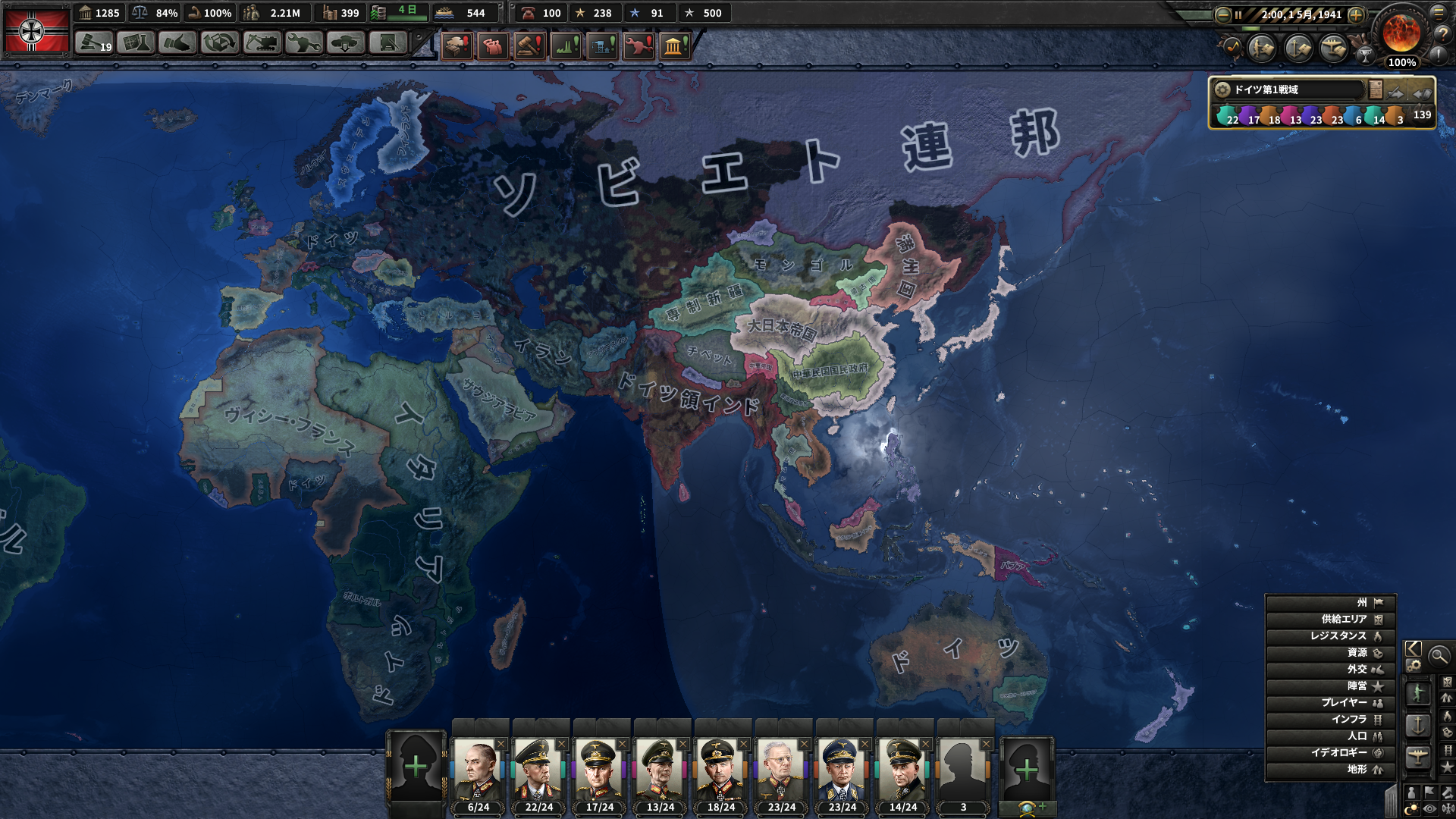Viewport: 1456px width, 819px height.
Task: Open the magnifying glass search
Action: coord(1439,656)
